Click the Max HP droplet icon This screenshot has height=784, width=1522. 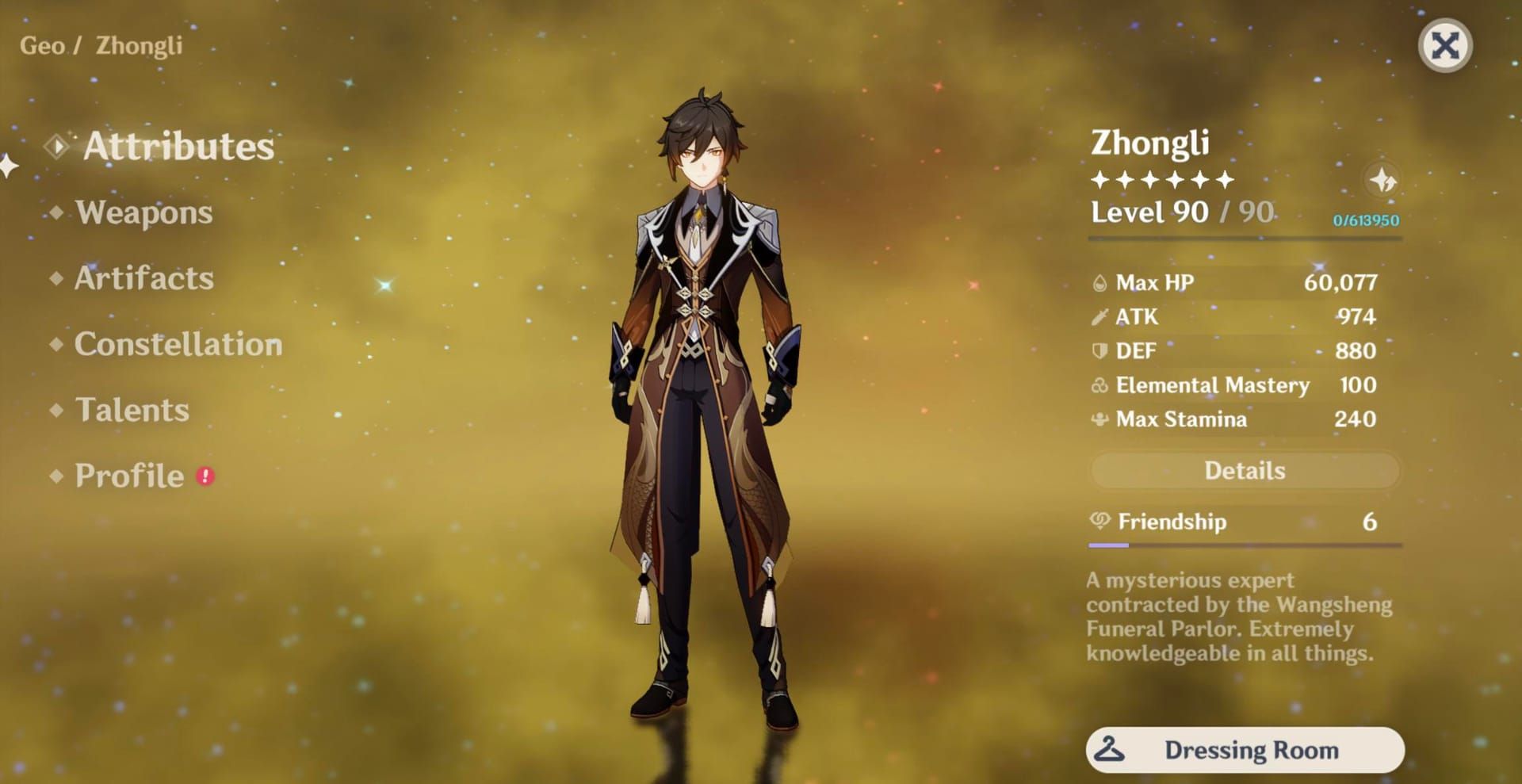point(1100,282)
